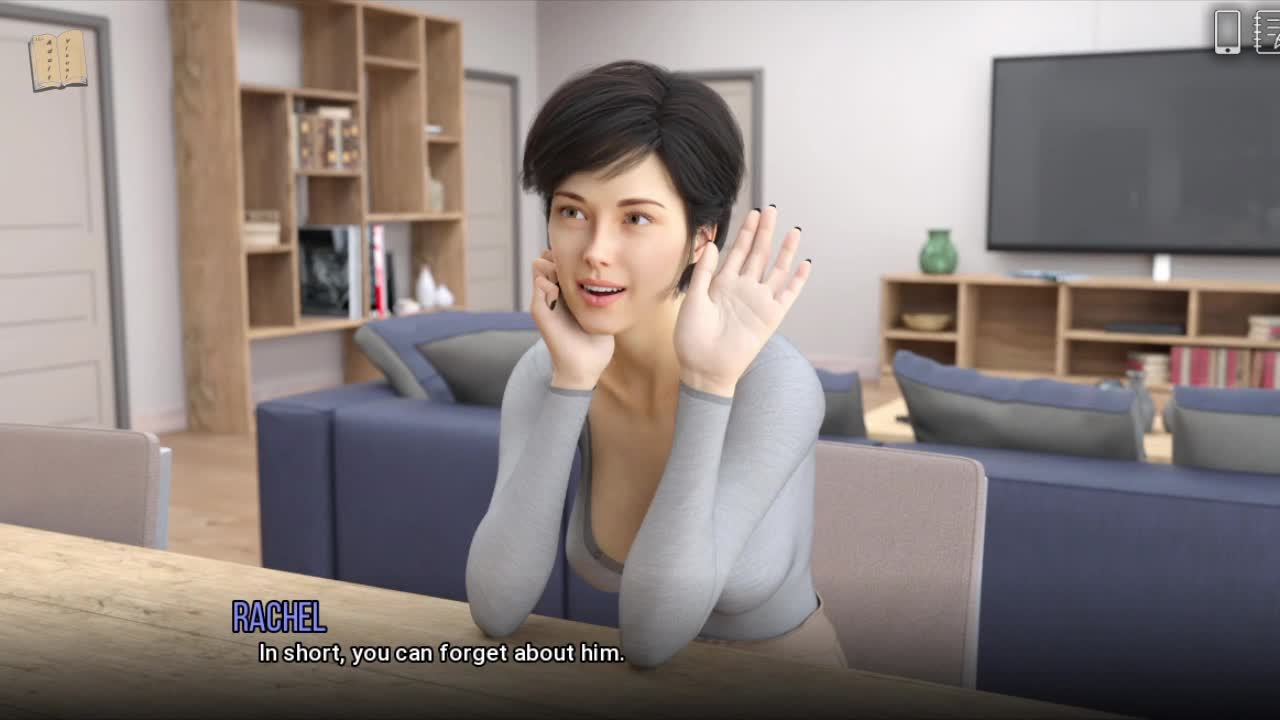Open the yellow book journal icon
Screen dimensions: 1280x720
(58, 61)
